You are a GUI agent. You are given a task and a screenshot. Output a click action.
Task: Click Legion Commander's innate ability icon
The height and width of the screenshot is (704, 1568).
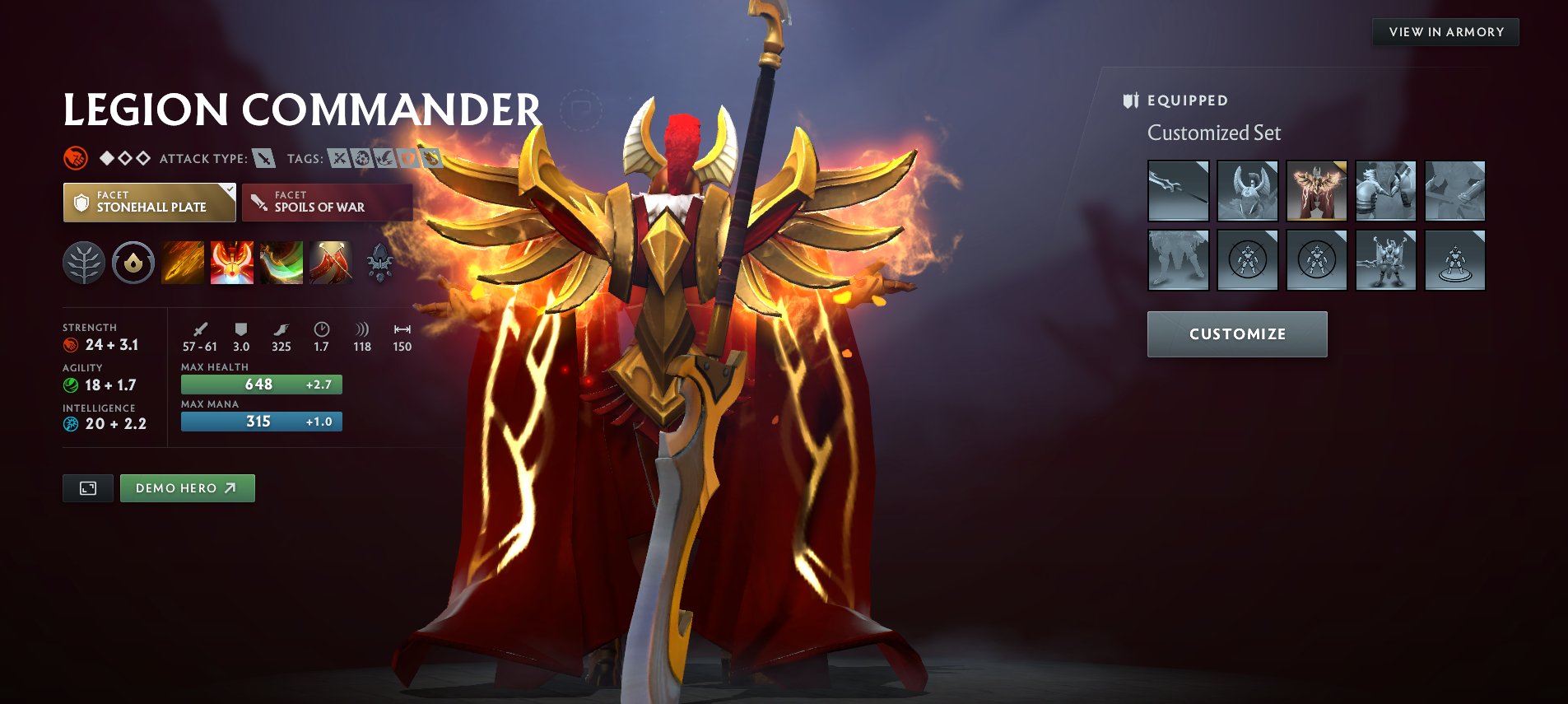(132, 263)
